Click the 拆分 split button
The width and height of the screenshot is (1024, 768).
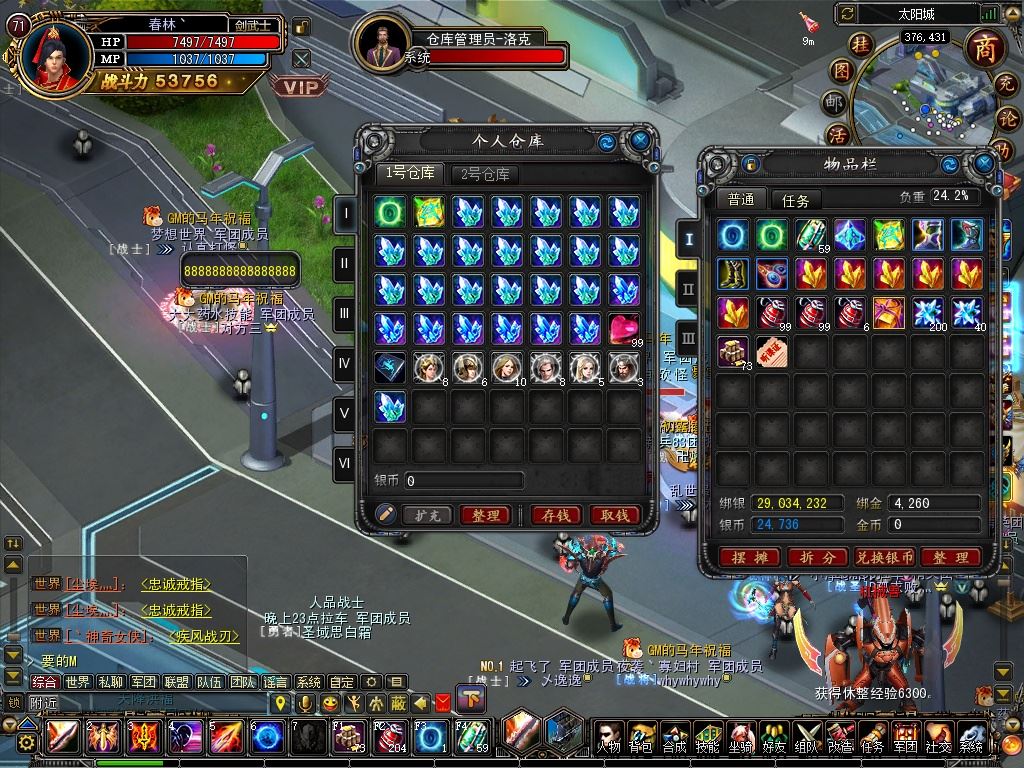817,557
